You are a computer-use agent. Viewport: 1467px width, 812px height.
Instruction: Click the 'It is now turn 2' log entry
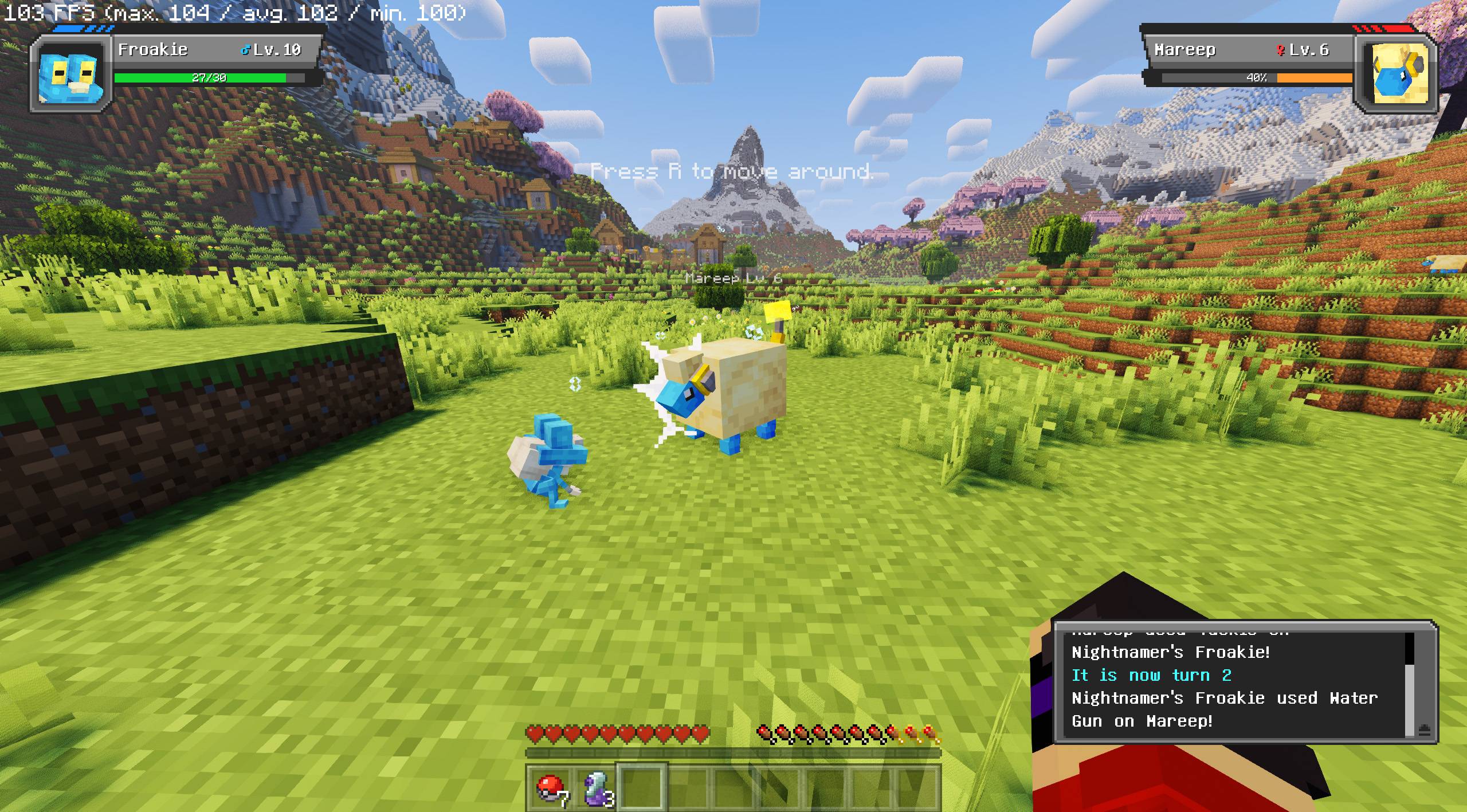[1152, 675]
